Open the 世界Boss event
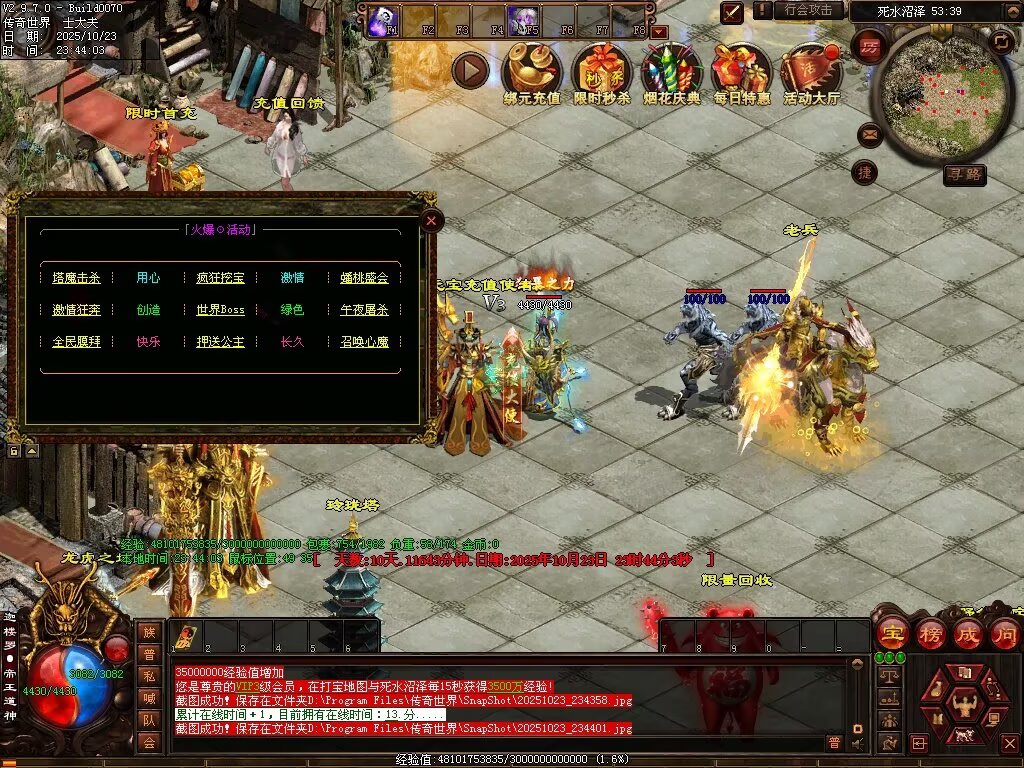Image resolution: width=1024 pixels, height=768 pixels. tap(220, 310)
